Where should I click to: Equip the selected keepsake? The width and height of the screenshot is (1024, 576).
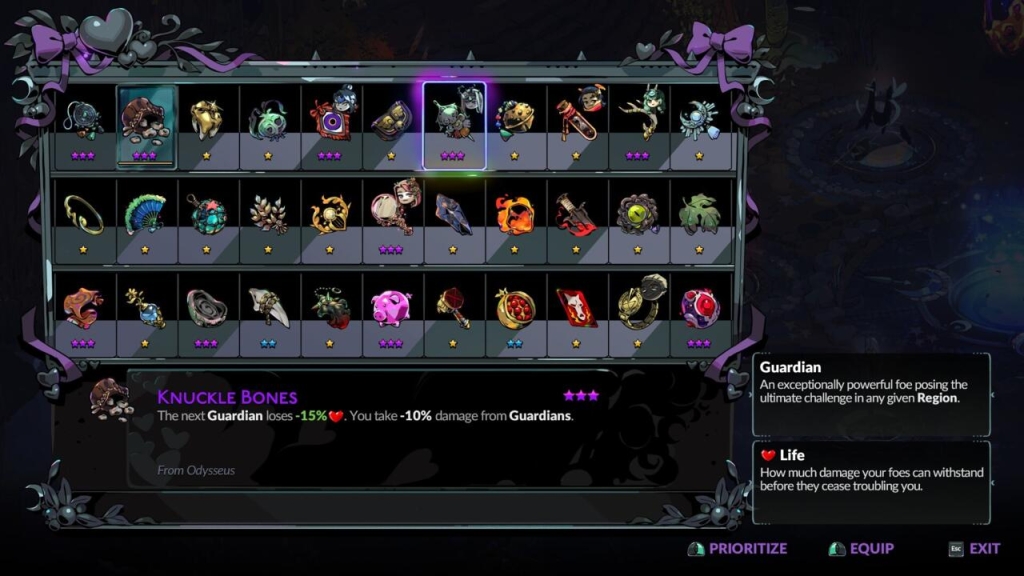tap(862, 549)
